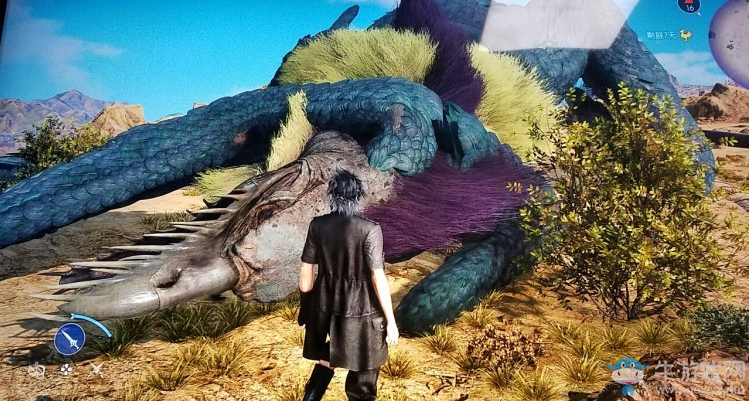Image resolution: width=750 pixels, height=401 pixels.
Task: Choose the crossed swords weapon slot
Action: (x=97, y=369)
